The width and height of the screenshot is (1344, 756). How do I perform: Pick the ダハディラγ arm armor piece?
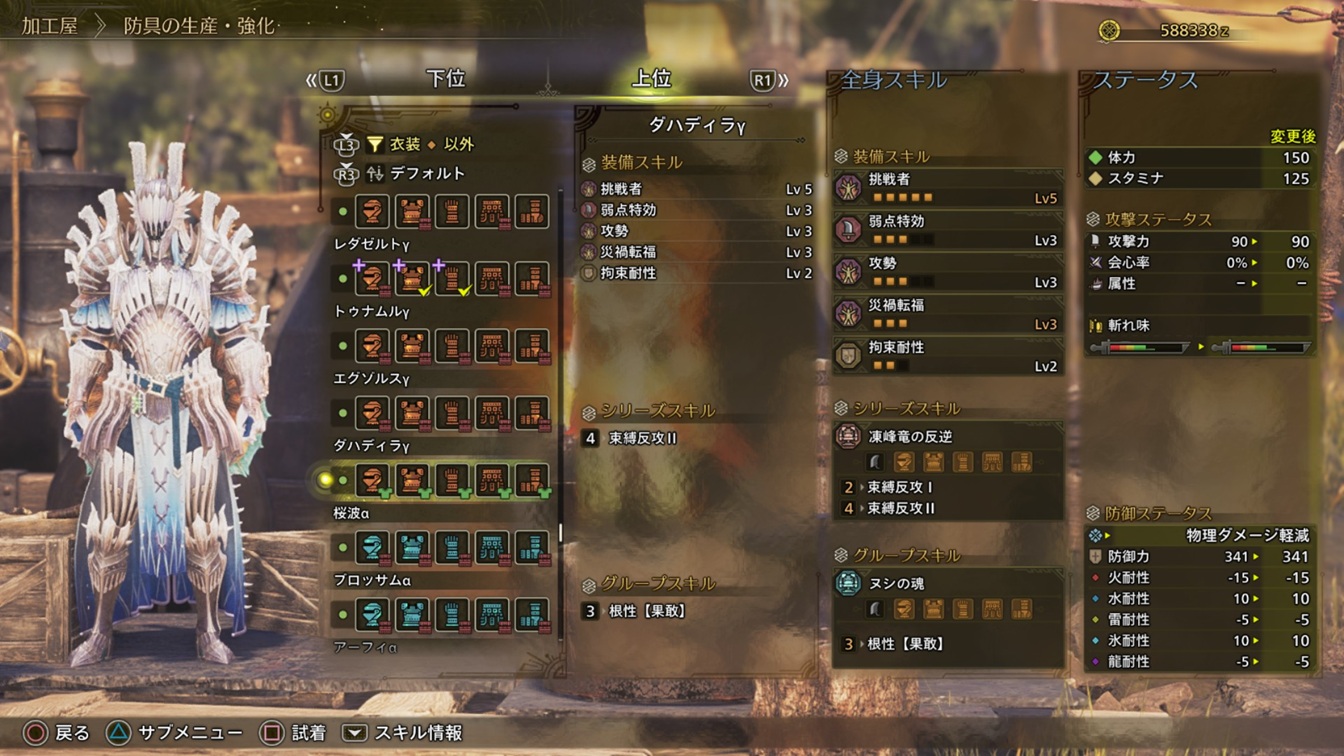[452, 480]
